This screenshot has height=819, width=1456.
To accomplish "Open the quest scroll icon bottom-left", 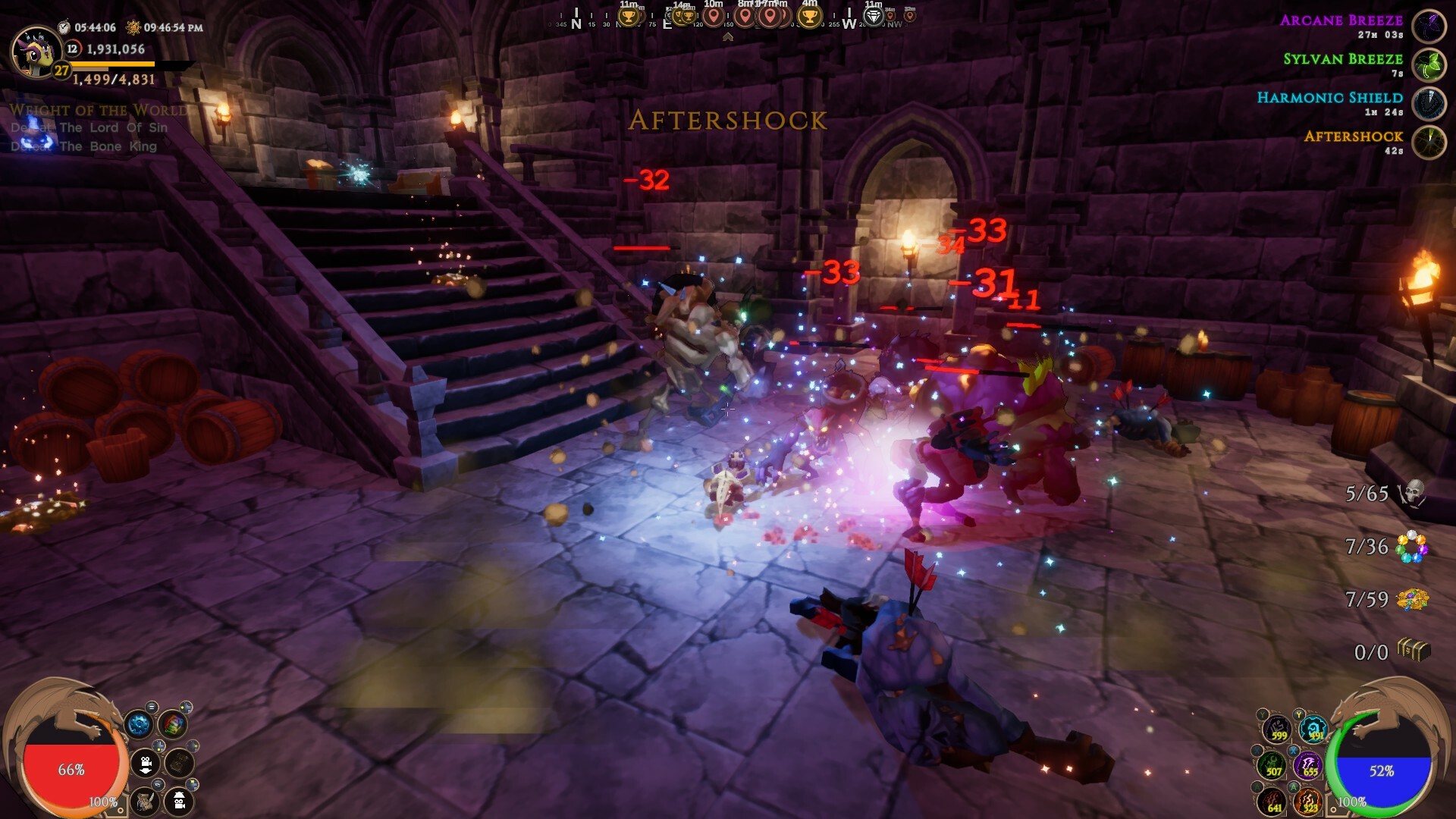I will (144, 802).
